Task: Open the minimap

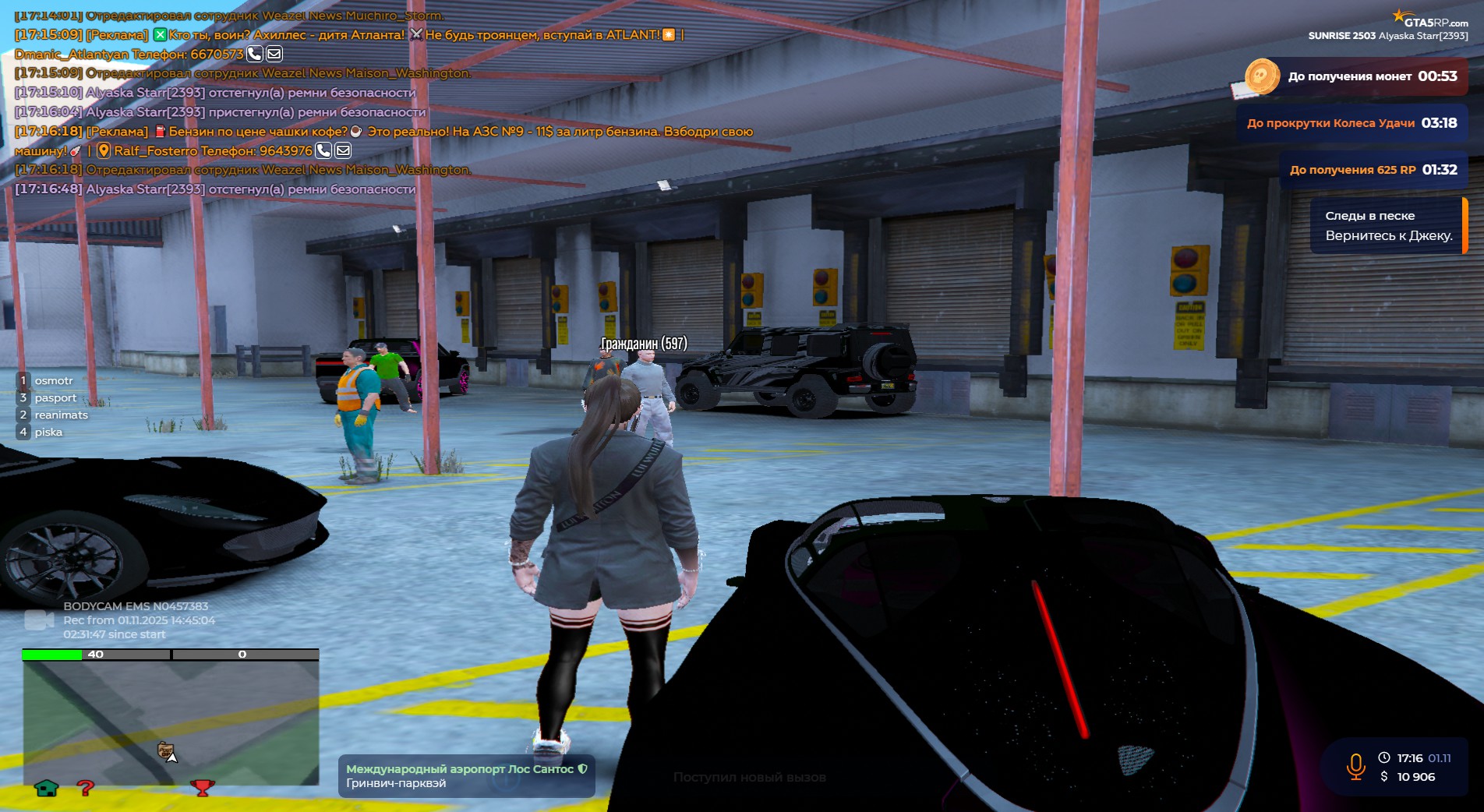Action: click(x=171, y=722)
